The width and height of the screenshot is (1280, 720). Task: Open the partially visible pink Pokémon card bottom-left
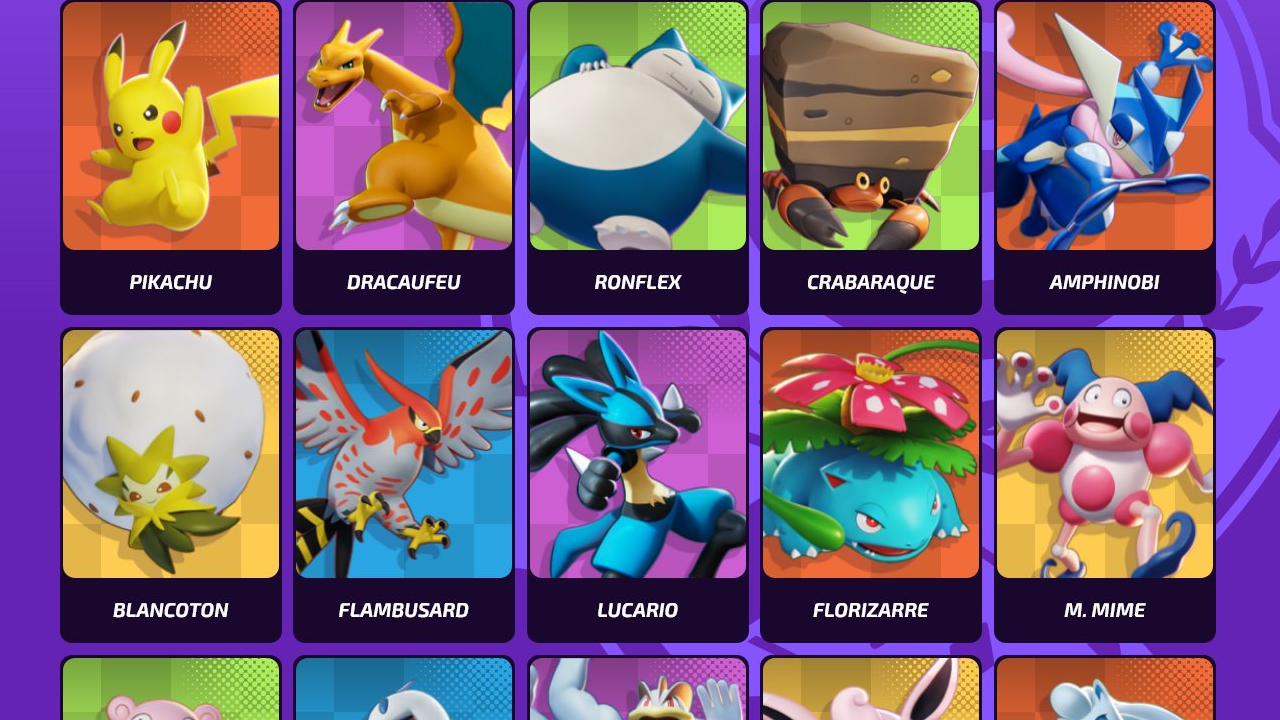[x=170, y=690]
